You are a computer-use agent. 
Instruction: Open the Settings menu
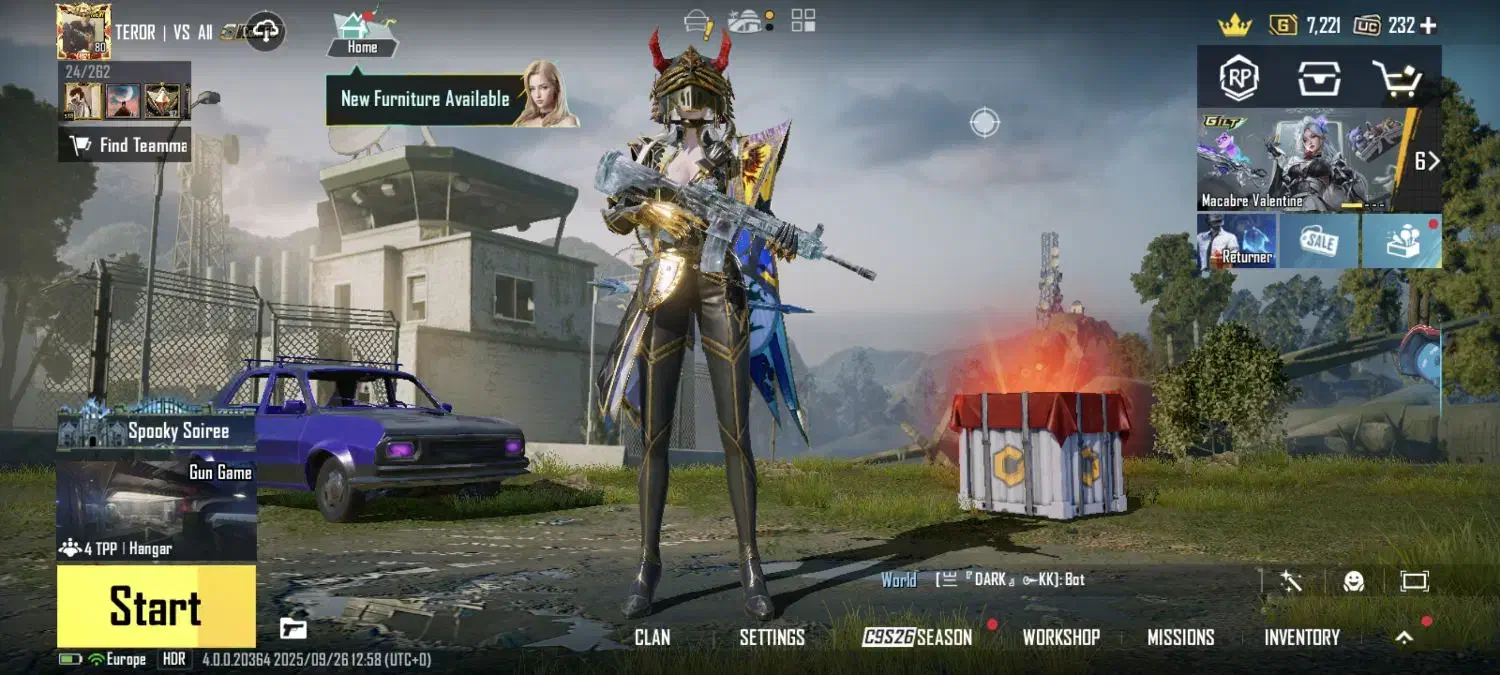(772, 637)
